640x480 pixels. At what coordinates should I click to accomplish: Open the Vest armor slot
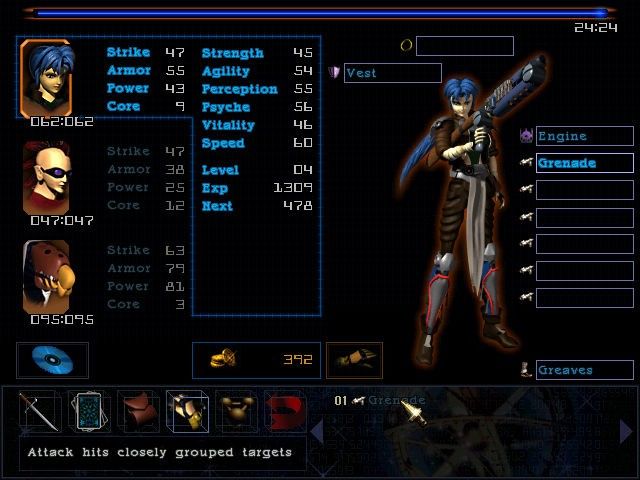[392, 73]
